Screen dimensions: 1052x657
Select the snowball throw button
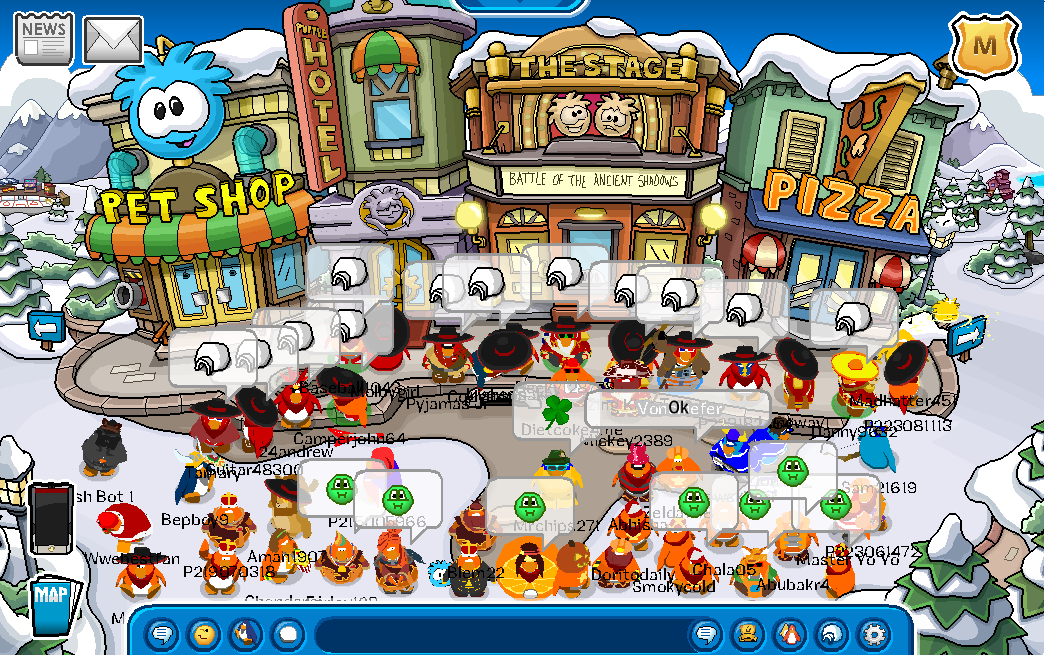tap(287, 634)
